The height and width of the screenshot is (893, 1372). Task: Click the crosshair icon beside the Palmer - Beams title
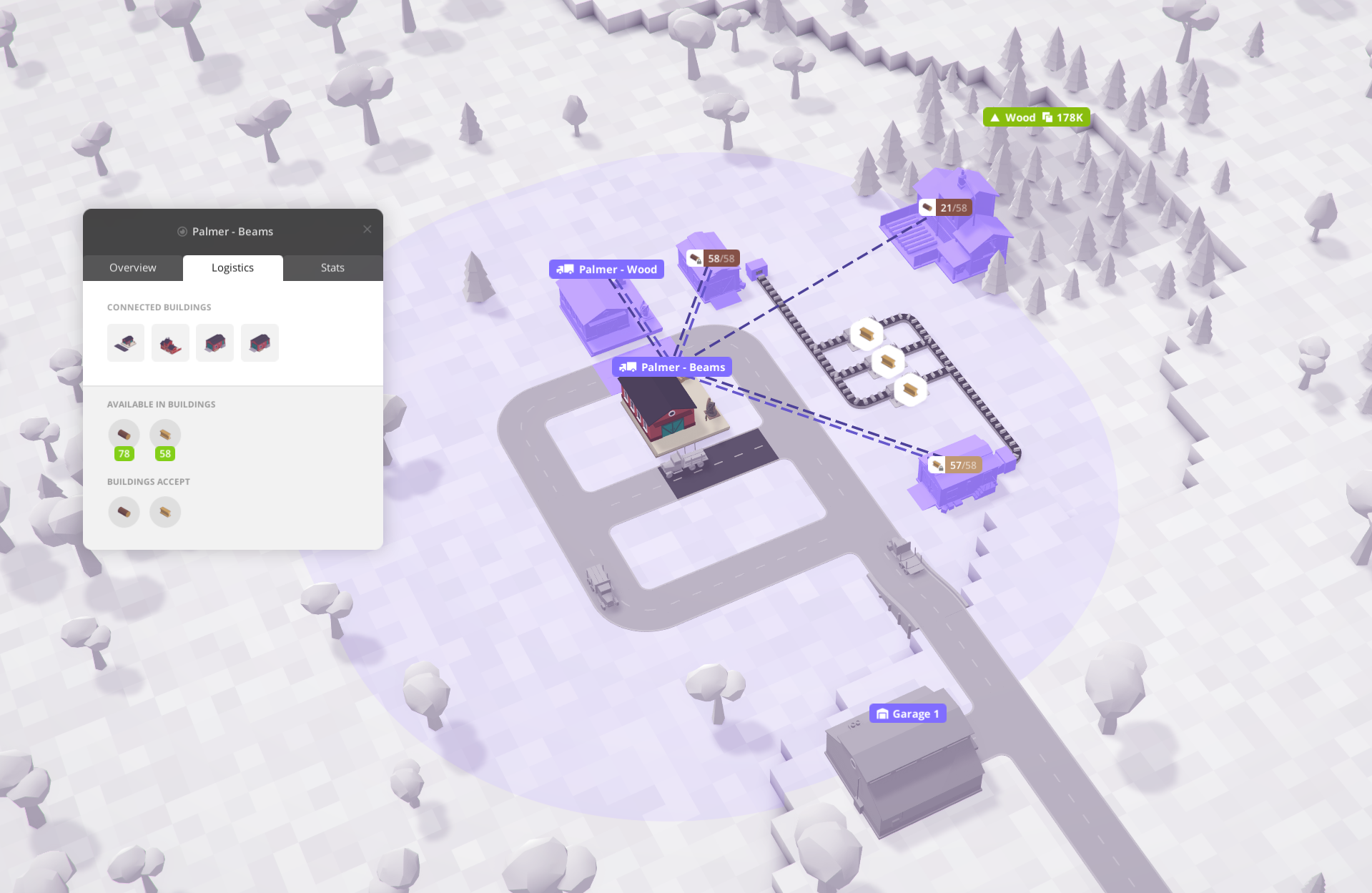[182, 231]
